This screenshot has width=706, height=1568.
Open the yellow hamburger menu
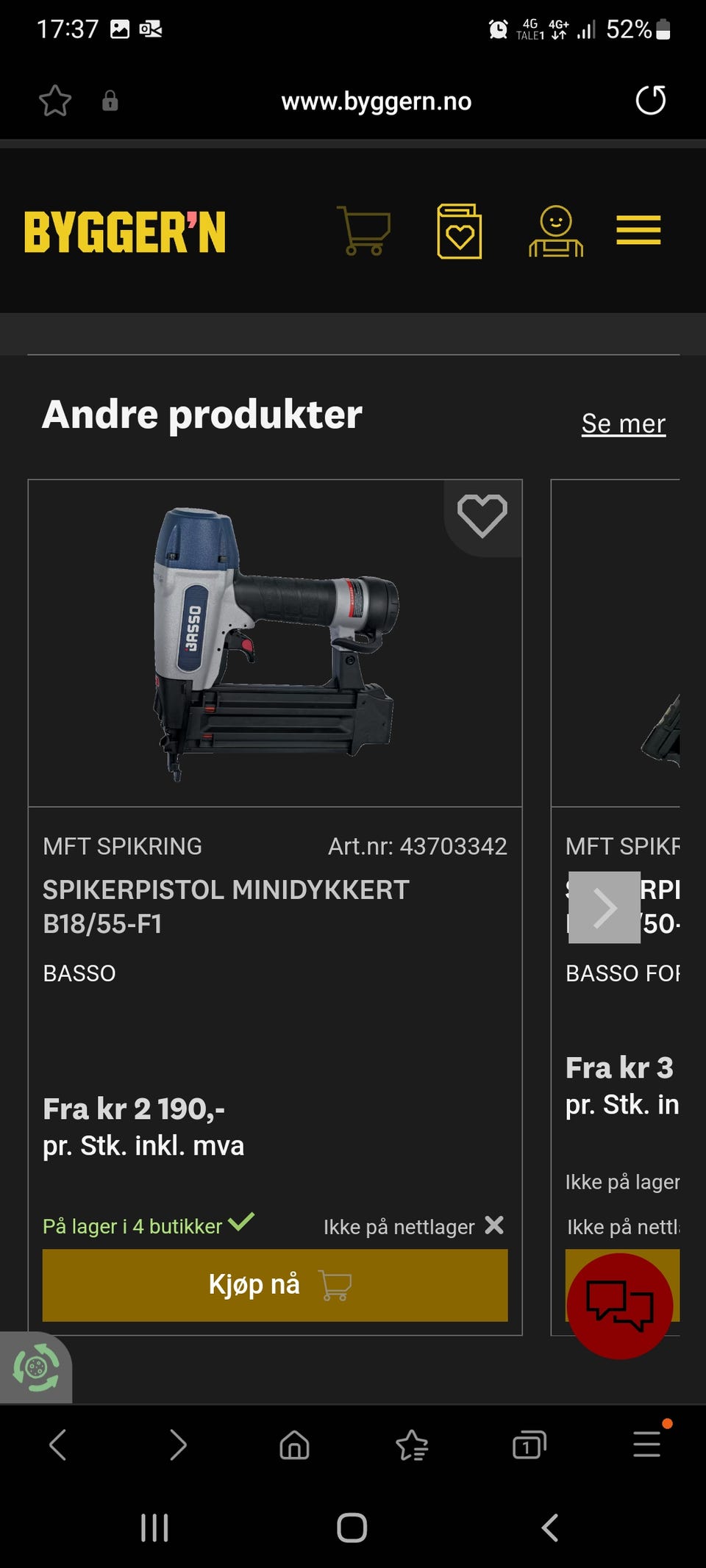pyautogui.click(x=638, y=230)
